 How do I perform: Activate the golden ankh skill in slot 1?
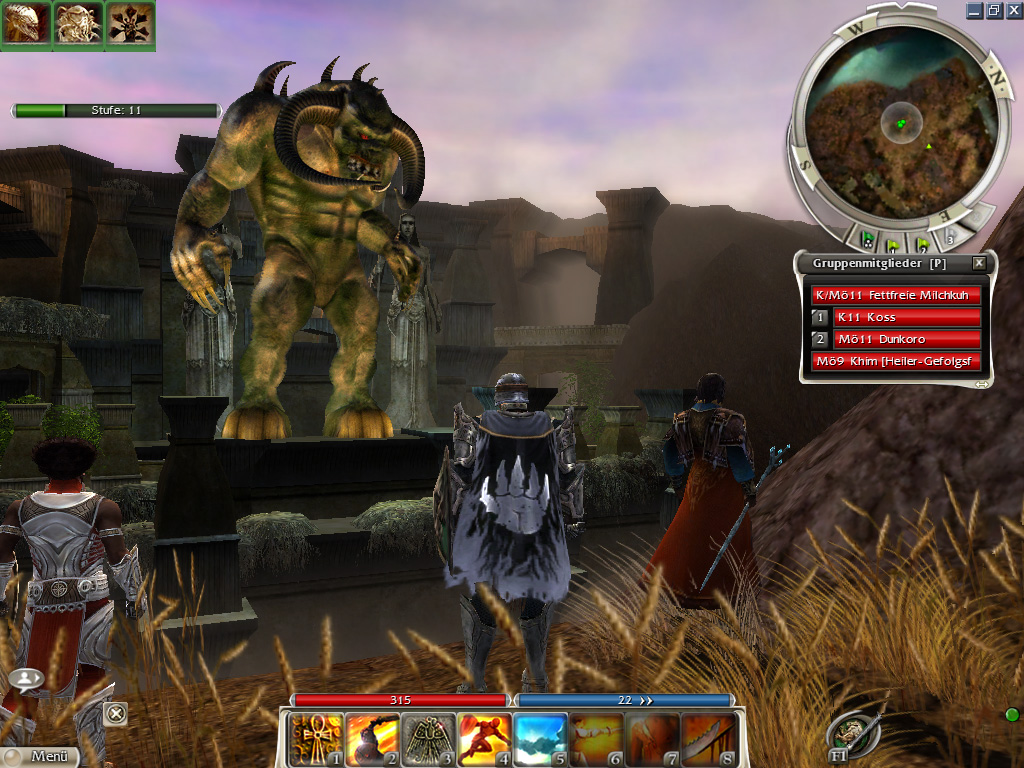point(316,739)
